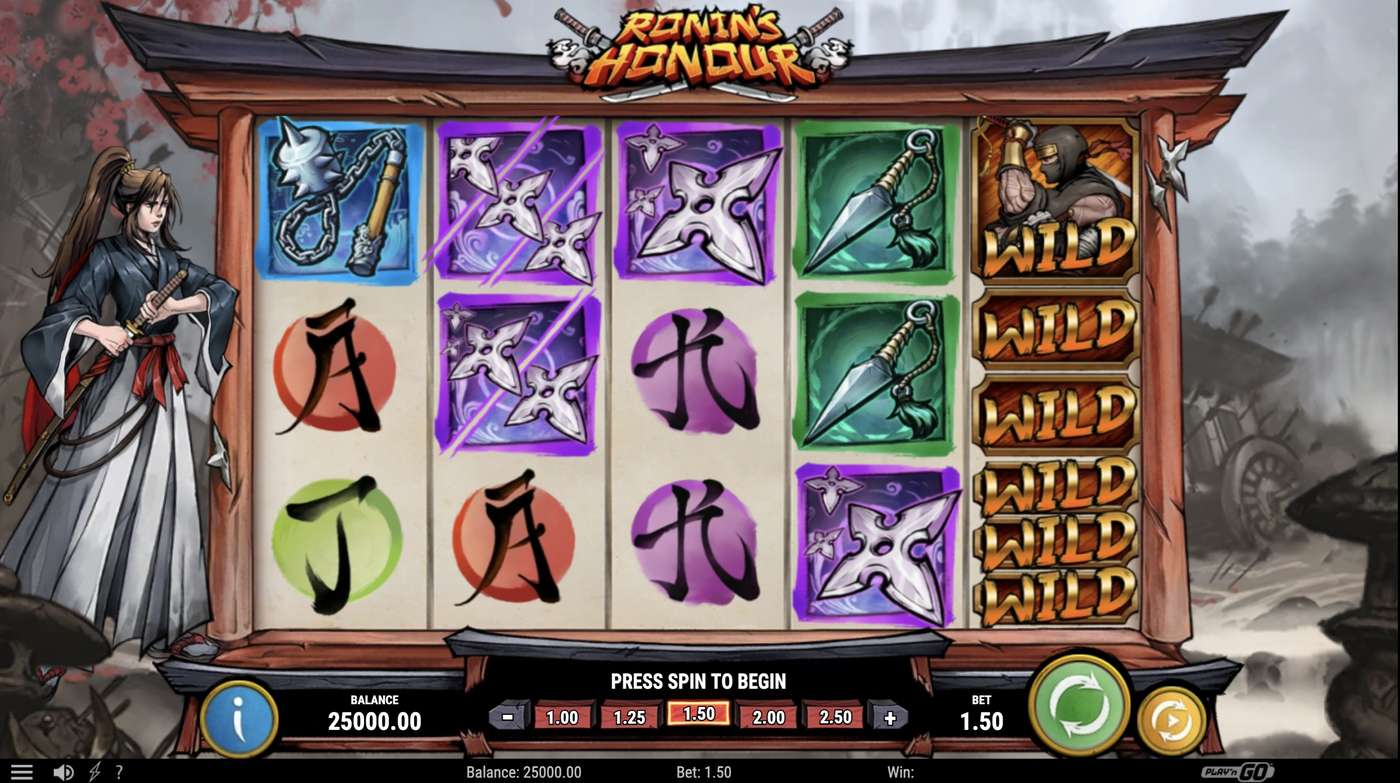
Task: Decrease the bet with the minus stepper
Action: [508, 716]
